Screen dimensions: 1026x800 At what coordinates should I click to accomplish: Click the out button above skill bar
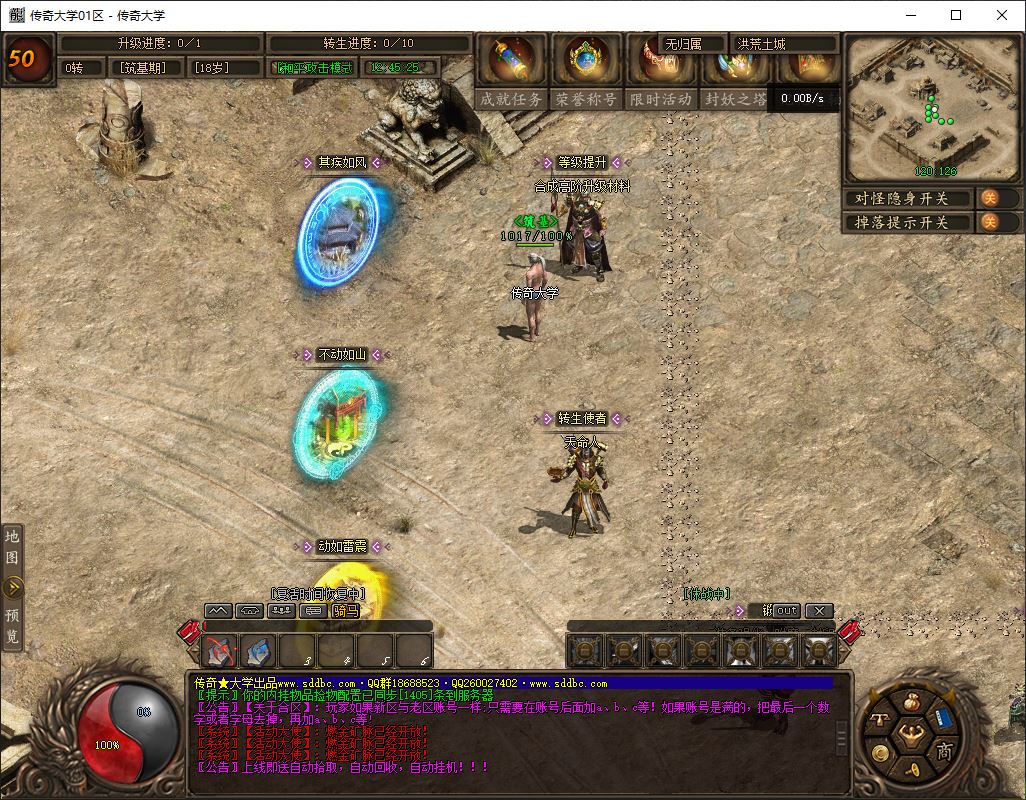[787, 610]
